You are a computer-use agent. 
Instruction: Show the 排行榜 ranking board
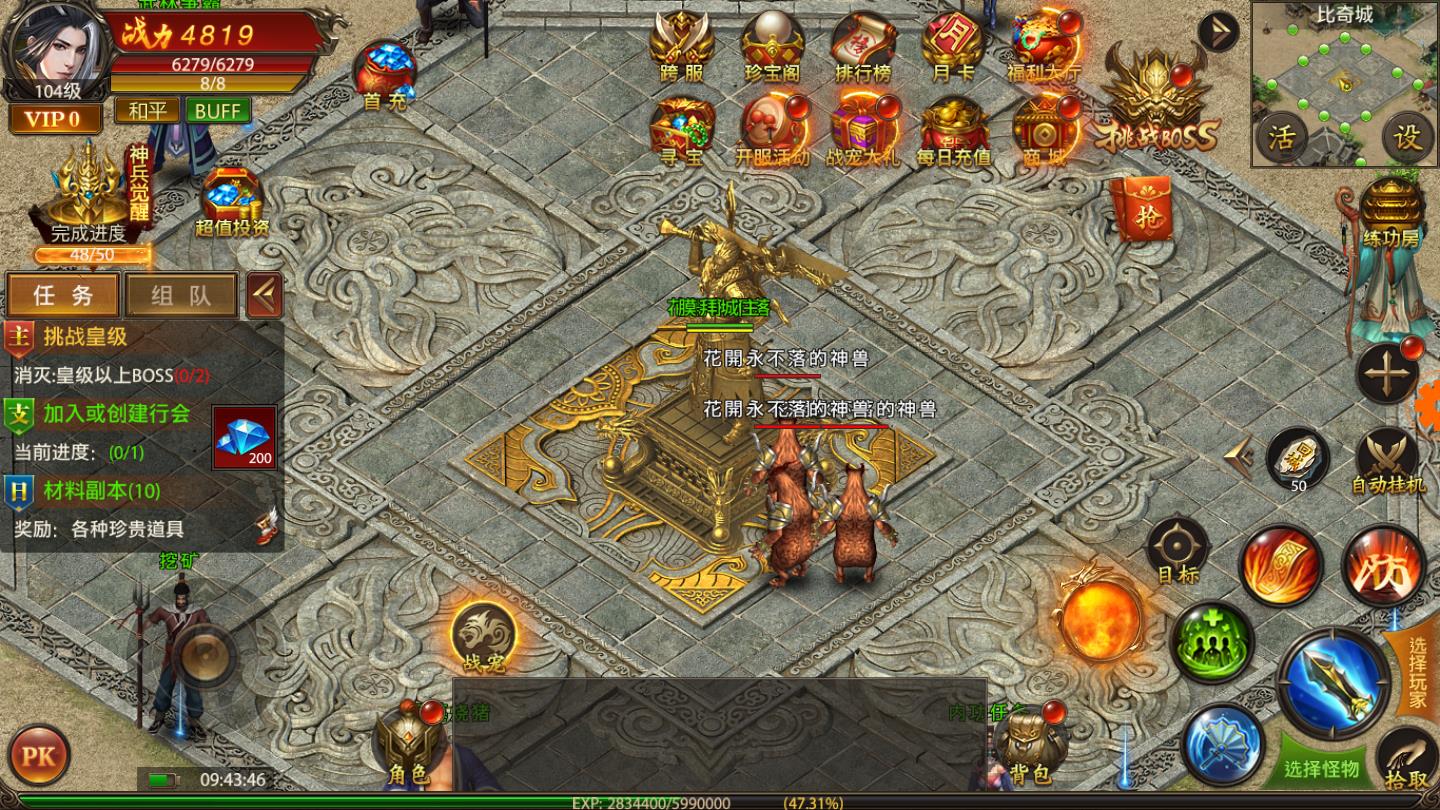coord(863,47)
